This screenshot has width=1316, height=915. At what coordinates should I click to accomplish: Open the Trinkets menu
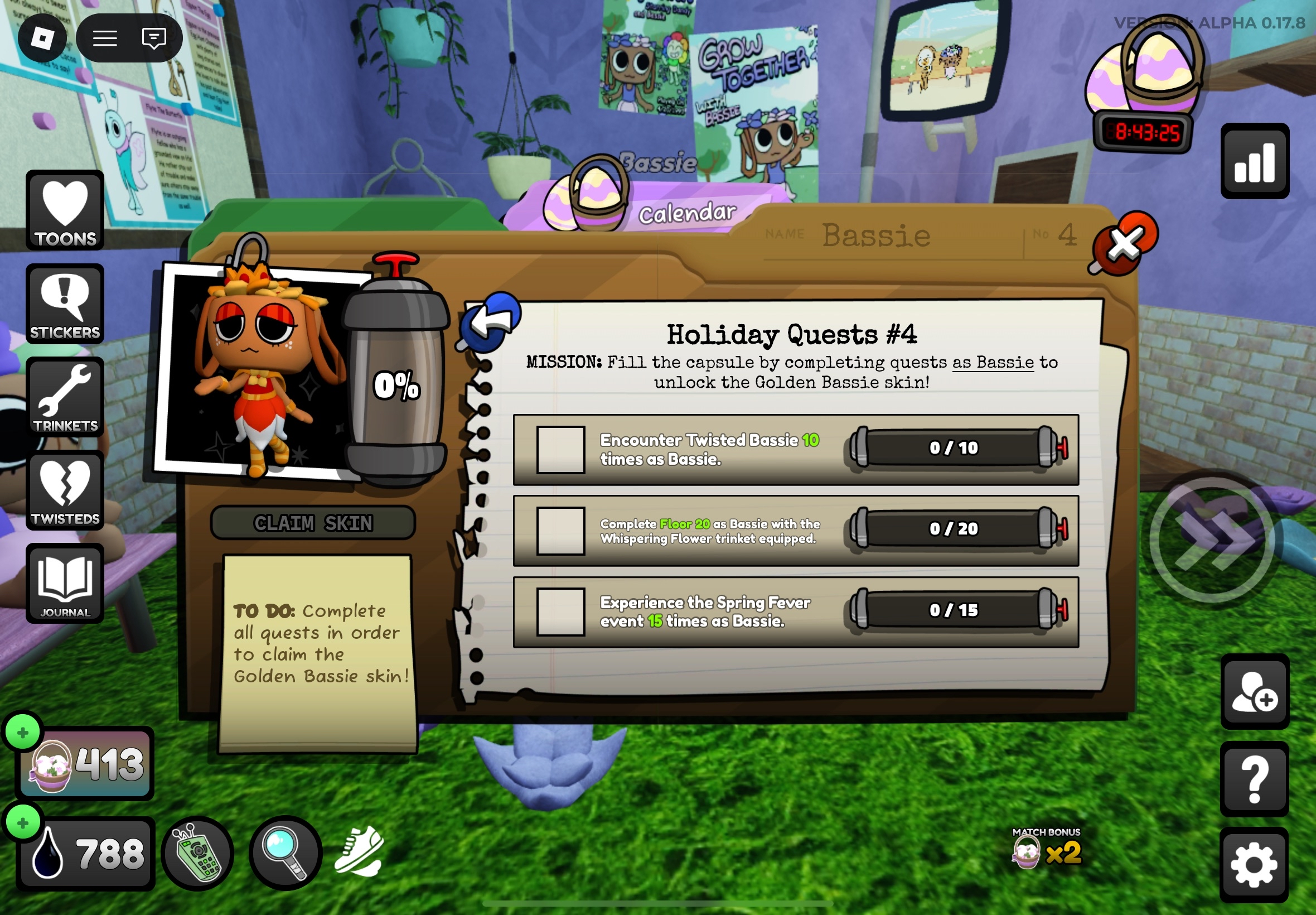[x=65, y=397]
